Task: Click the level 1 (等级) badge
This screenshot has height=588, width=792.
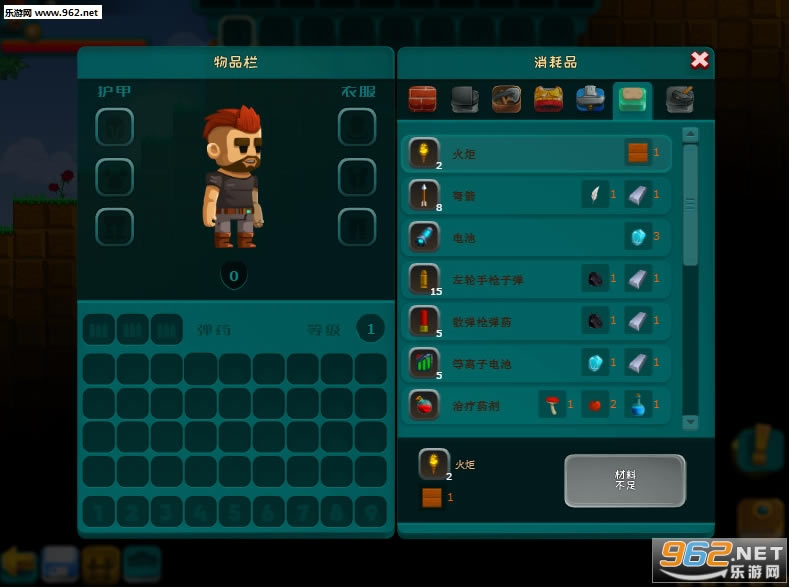Action: pos(371,328)
